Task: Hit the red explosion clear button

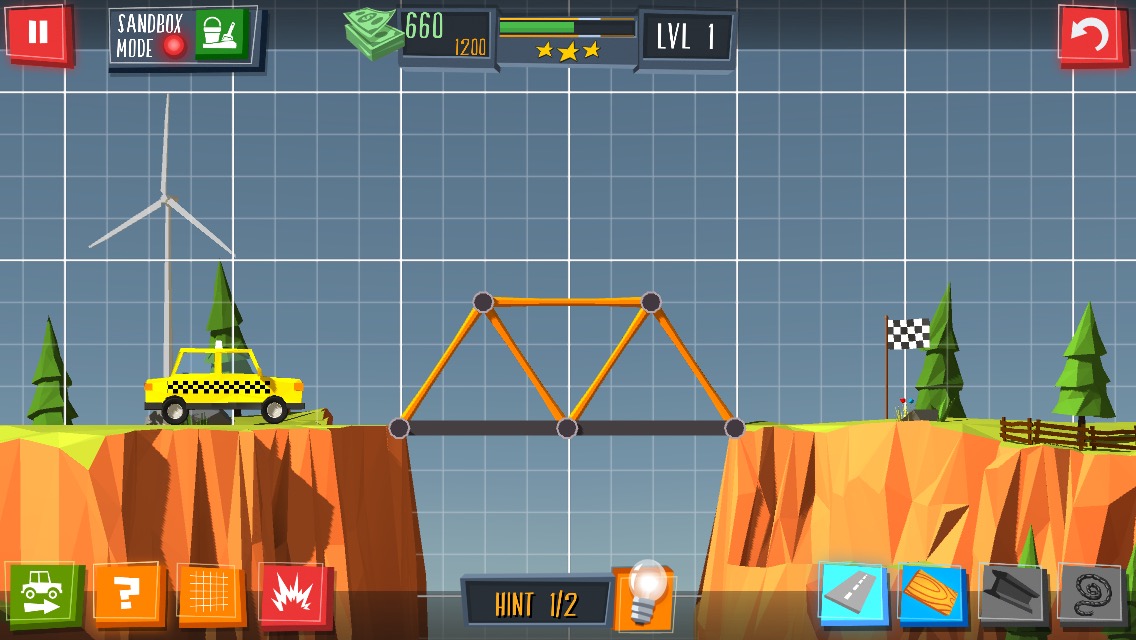Action: (293, 596)
